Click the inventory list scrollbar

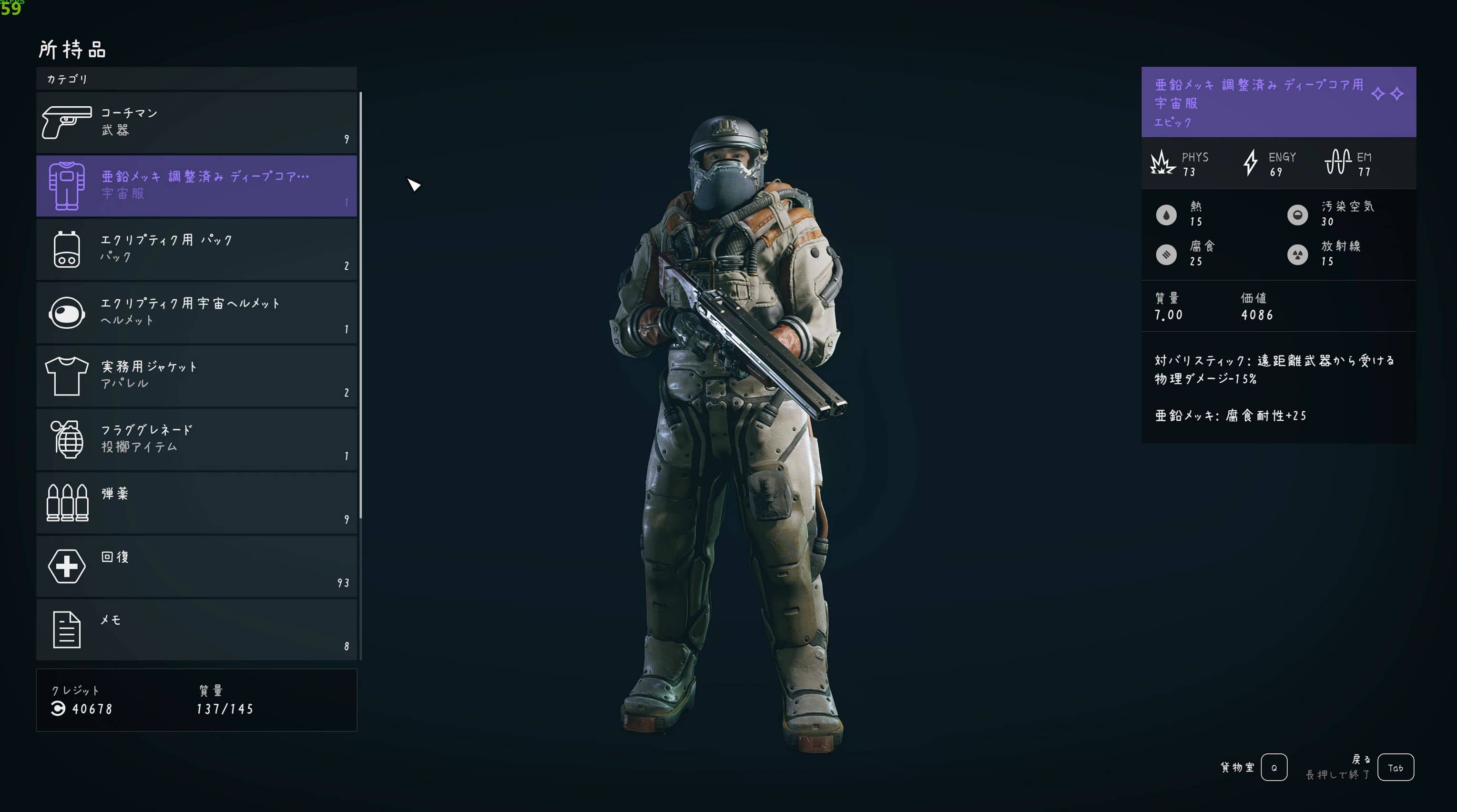click(x=360, y=305)
